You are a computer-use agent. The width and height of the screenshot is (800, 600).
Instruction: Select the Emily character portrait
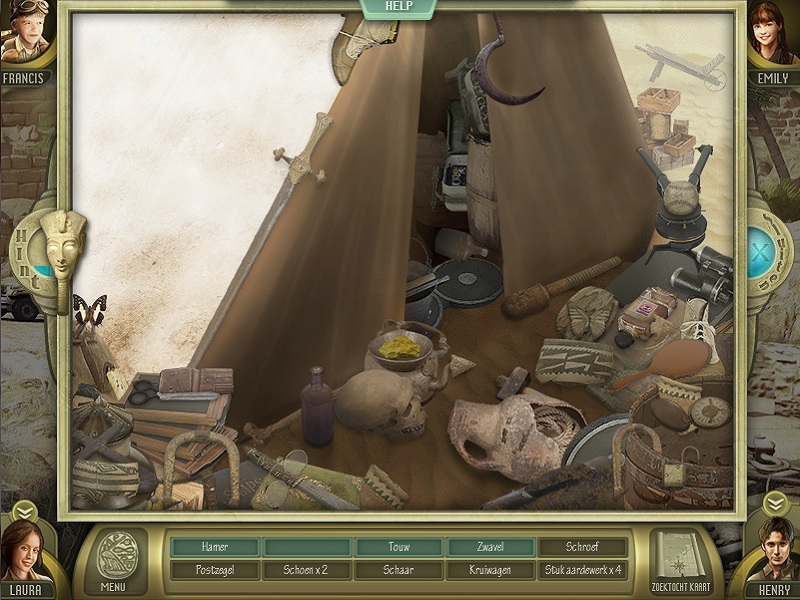click(772, 35)
